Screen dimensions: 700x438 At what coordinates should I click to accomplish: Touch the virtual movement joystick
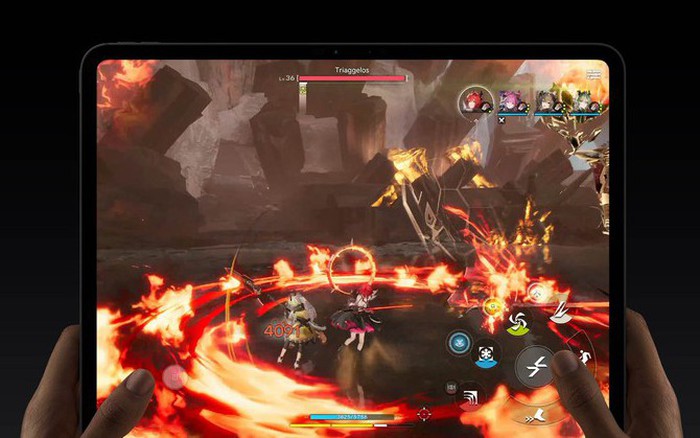(175, 377)
